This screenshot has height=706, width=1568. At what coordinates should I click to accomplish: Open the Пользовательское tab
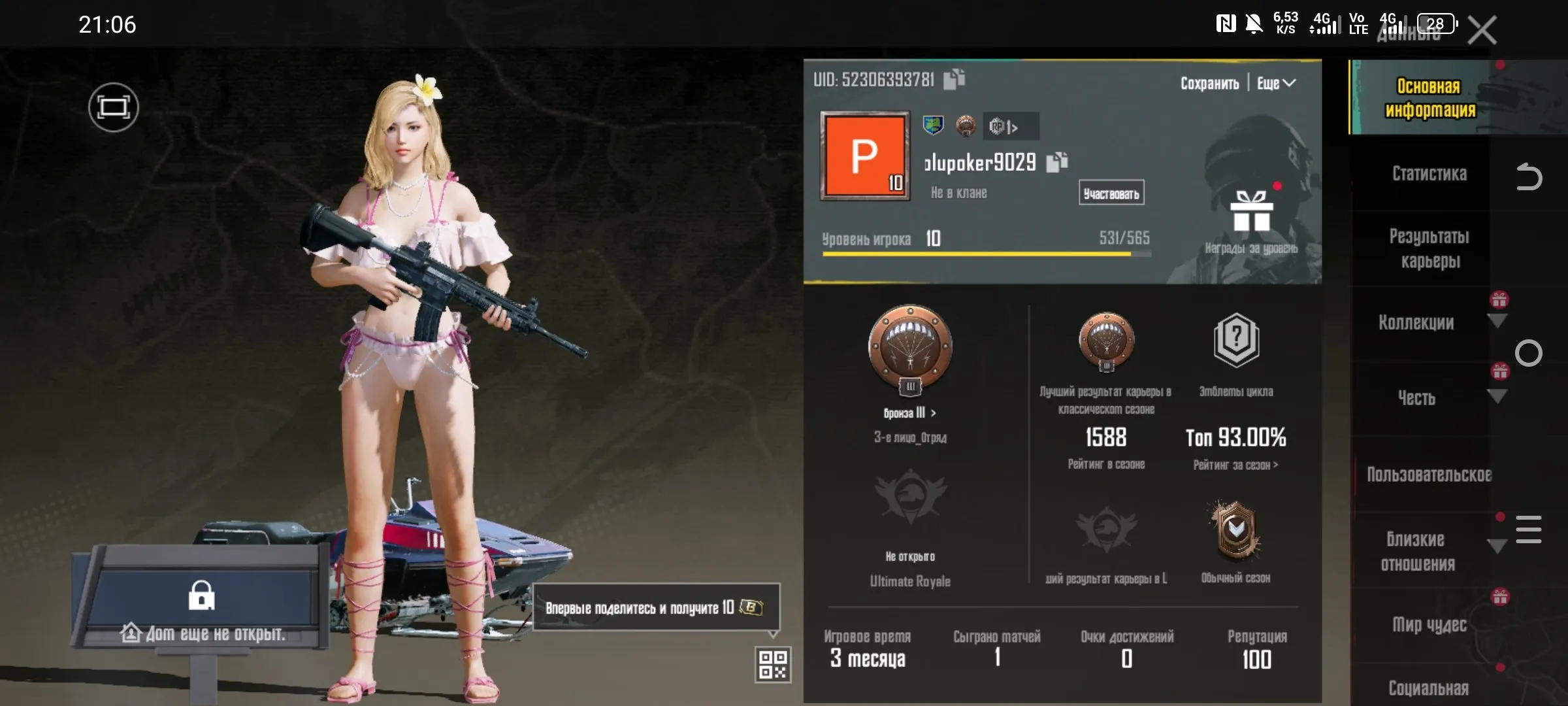tap(1429, 475)
